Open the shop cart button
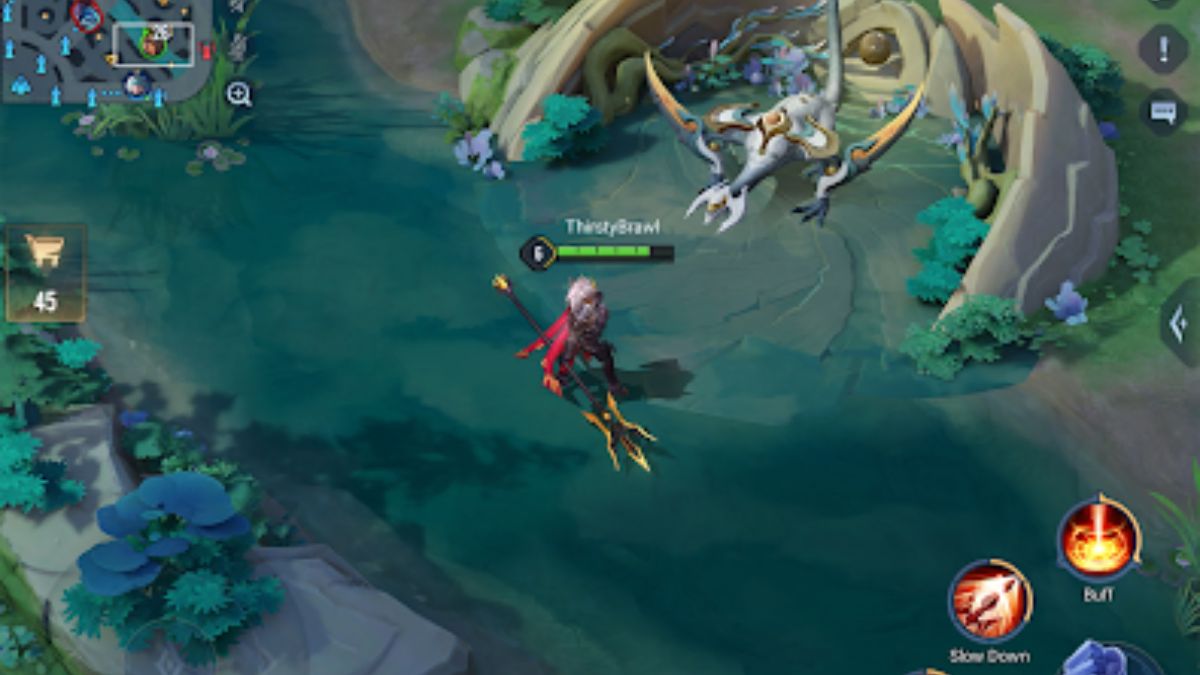Screen dimensions: 1200x675 pyautogui.click(x=46, y=270)
